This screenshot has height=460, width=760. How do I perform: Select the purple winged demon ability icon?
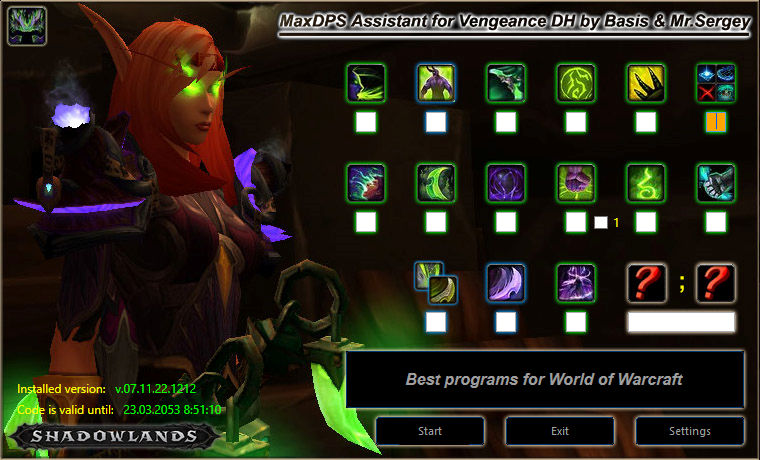tap(436, 84)
